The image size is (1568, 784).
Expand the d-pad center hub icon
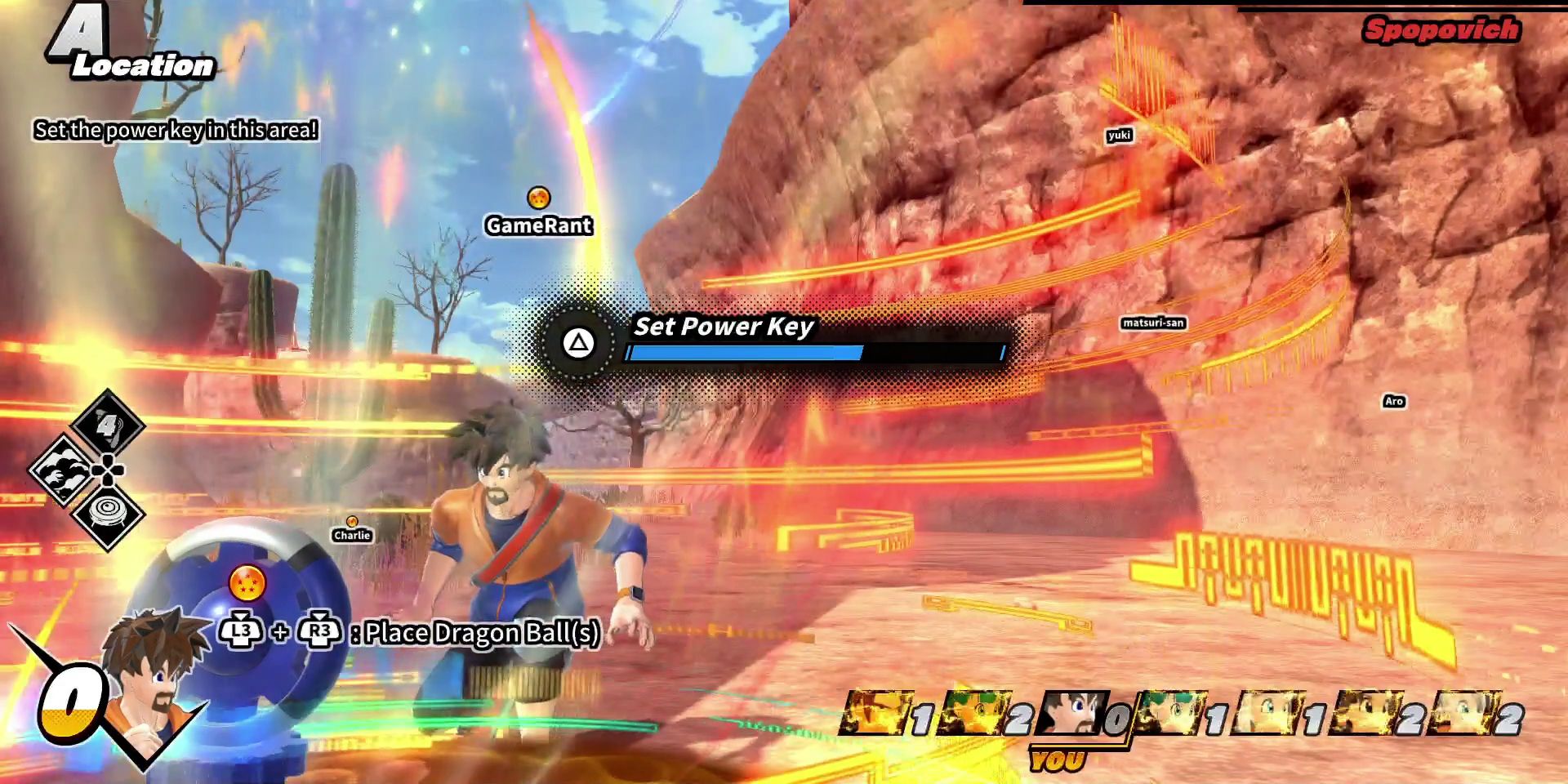(107, 471)
